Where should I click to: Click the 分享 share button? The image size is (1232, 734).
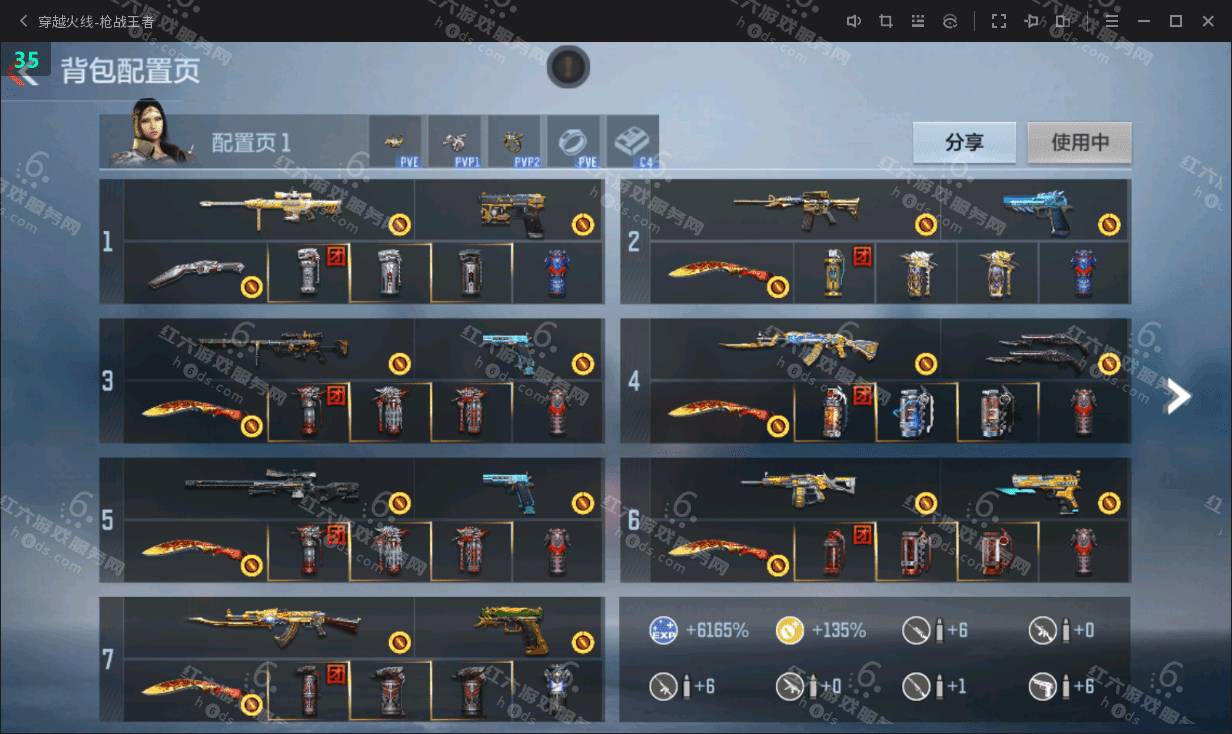(964, 142)
